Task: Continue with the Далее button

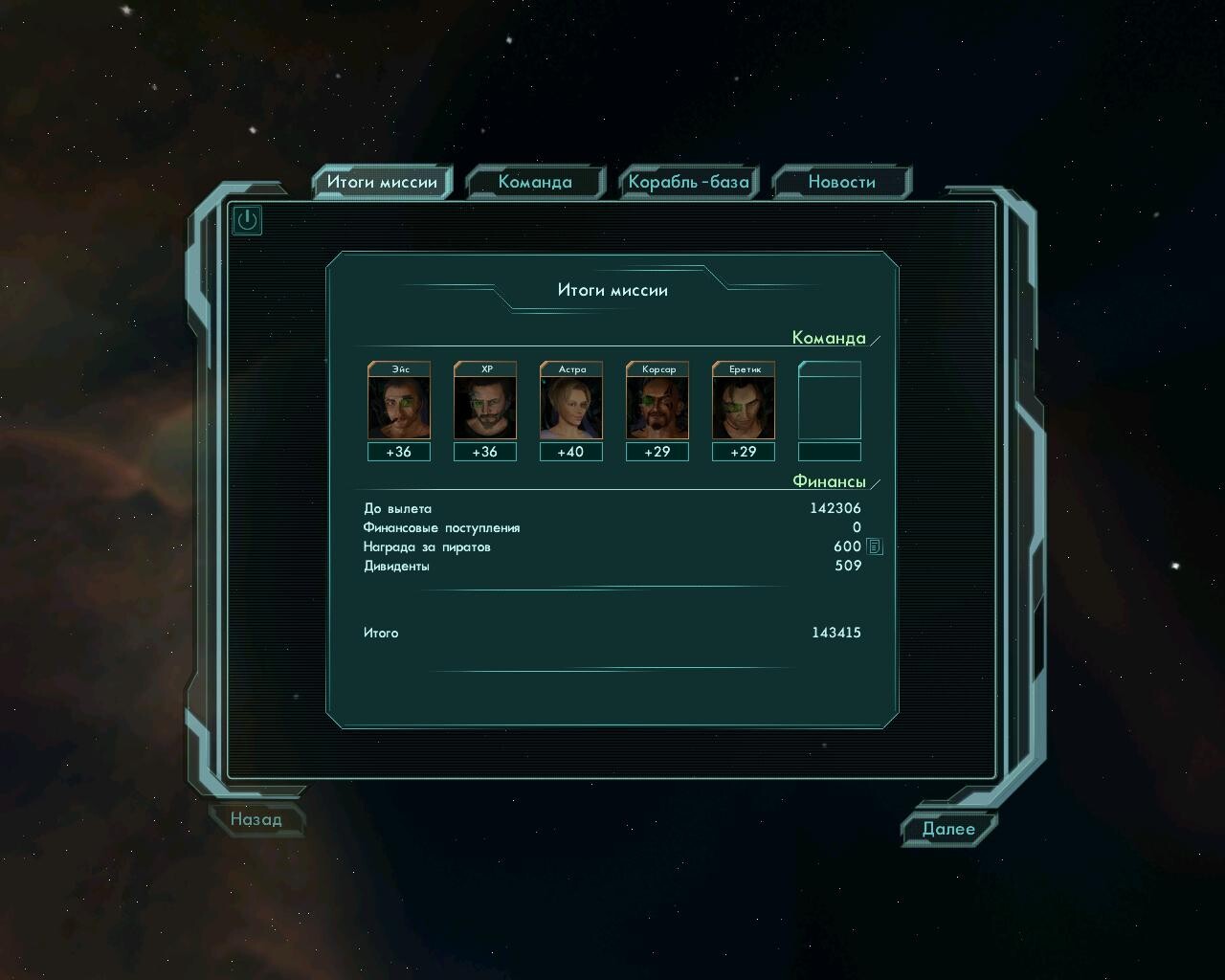Action: (x=948, y=829)
